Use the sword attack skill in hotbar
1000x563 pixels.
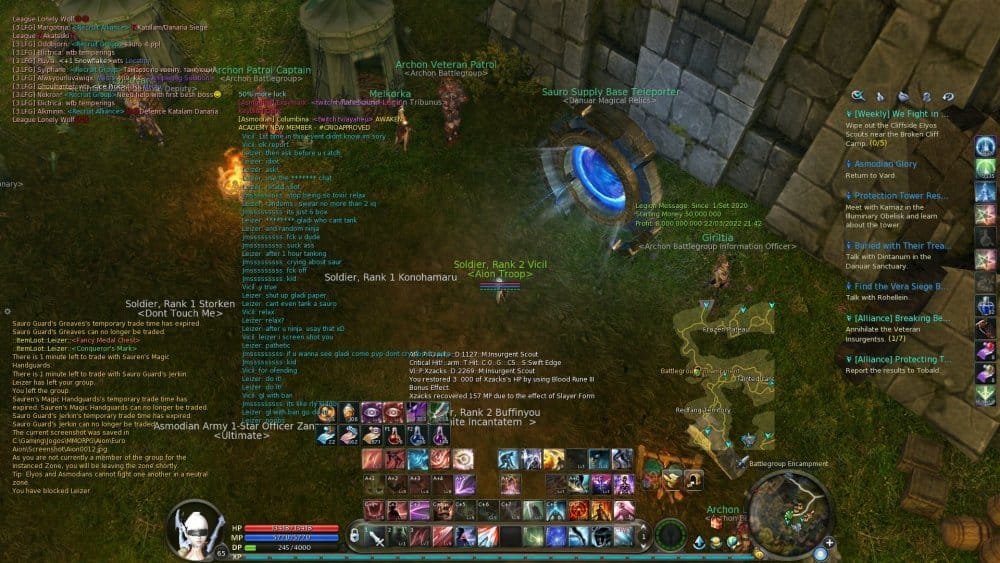coord(378,537)
